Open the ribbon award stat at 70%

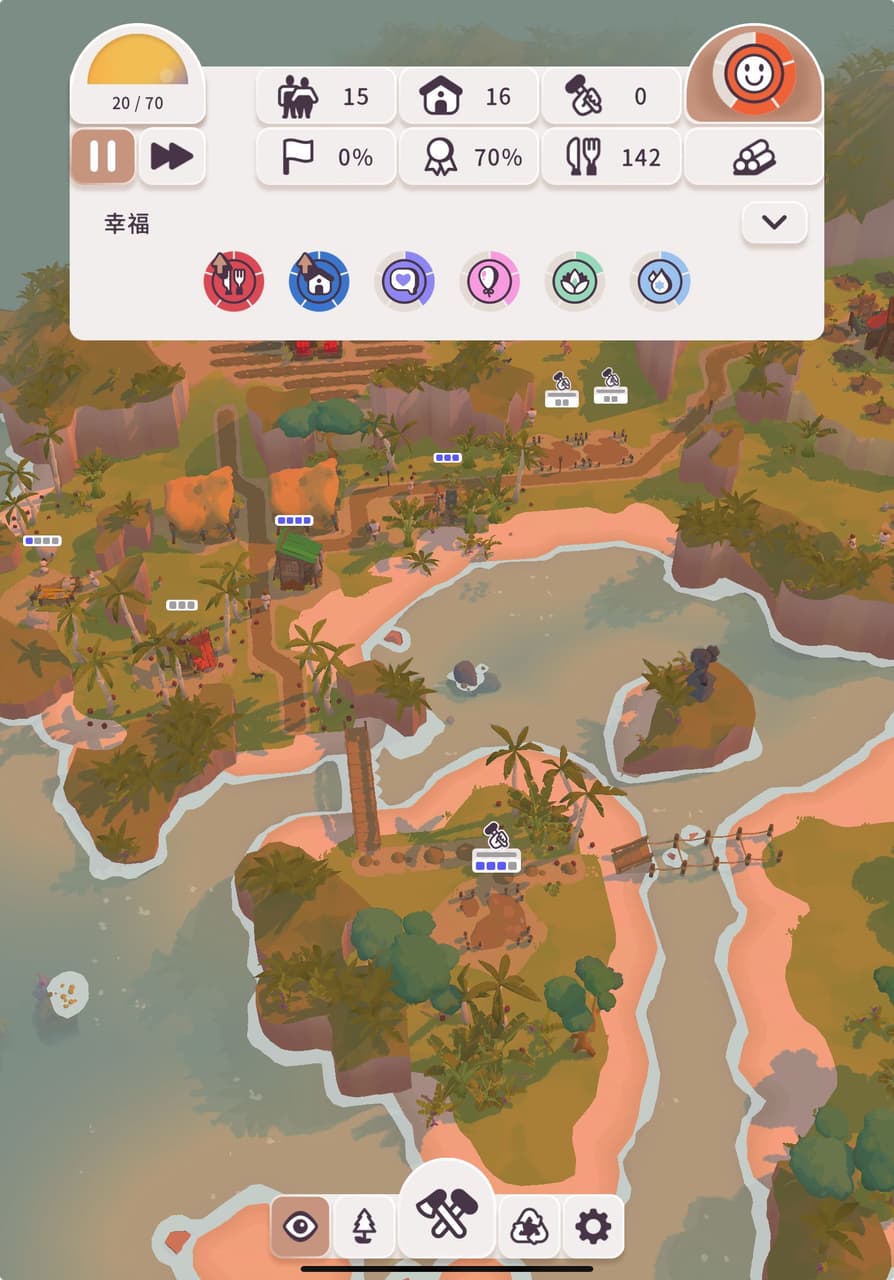tap(468, 157)
